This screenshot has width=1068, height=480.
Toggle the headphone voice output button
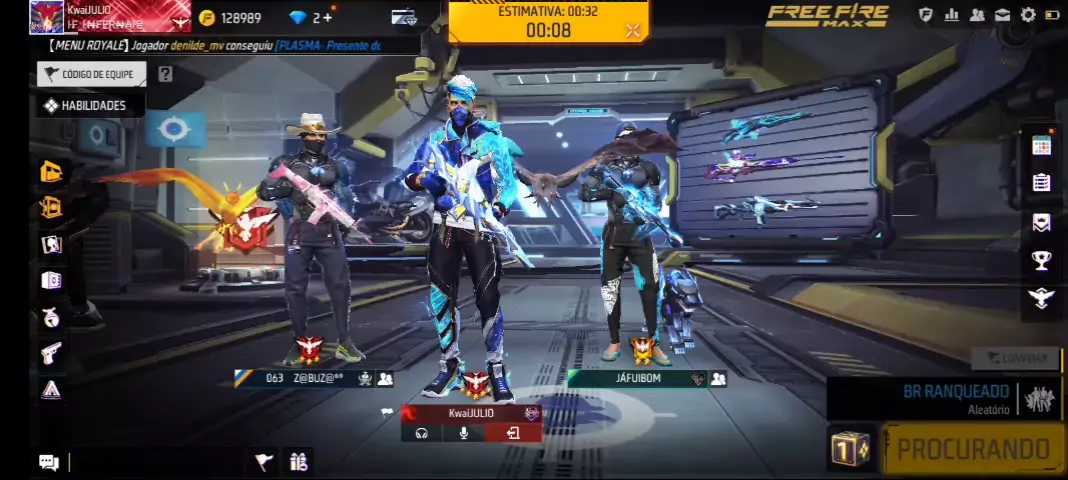point(421,433)
